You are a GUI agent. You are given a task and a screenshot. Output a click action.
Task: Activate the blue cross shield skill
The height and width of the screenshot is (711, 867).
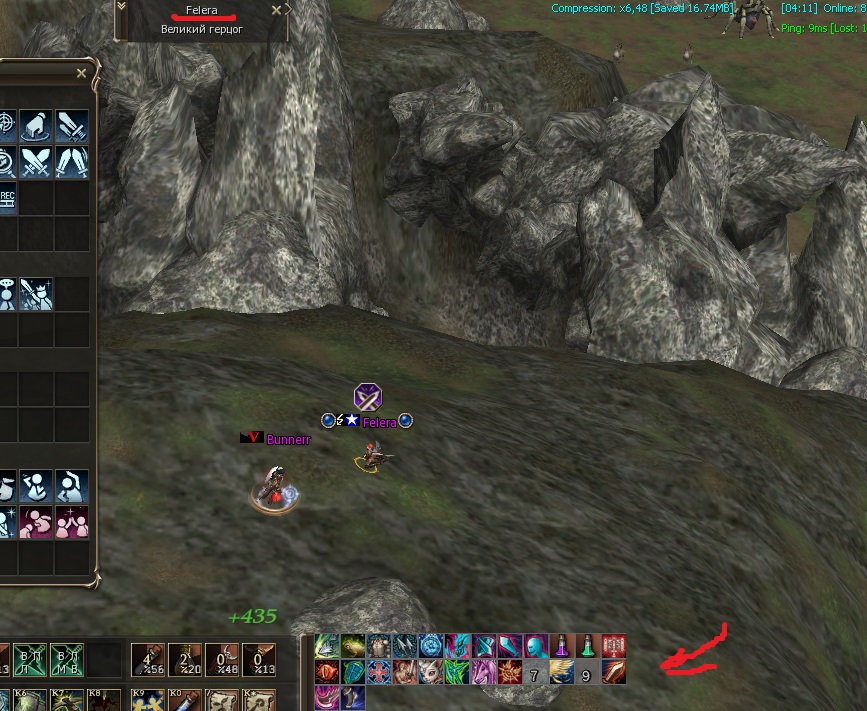(379, 672)
